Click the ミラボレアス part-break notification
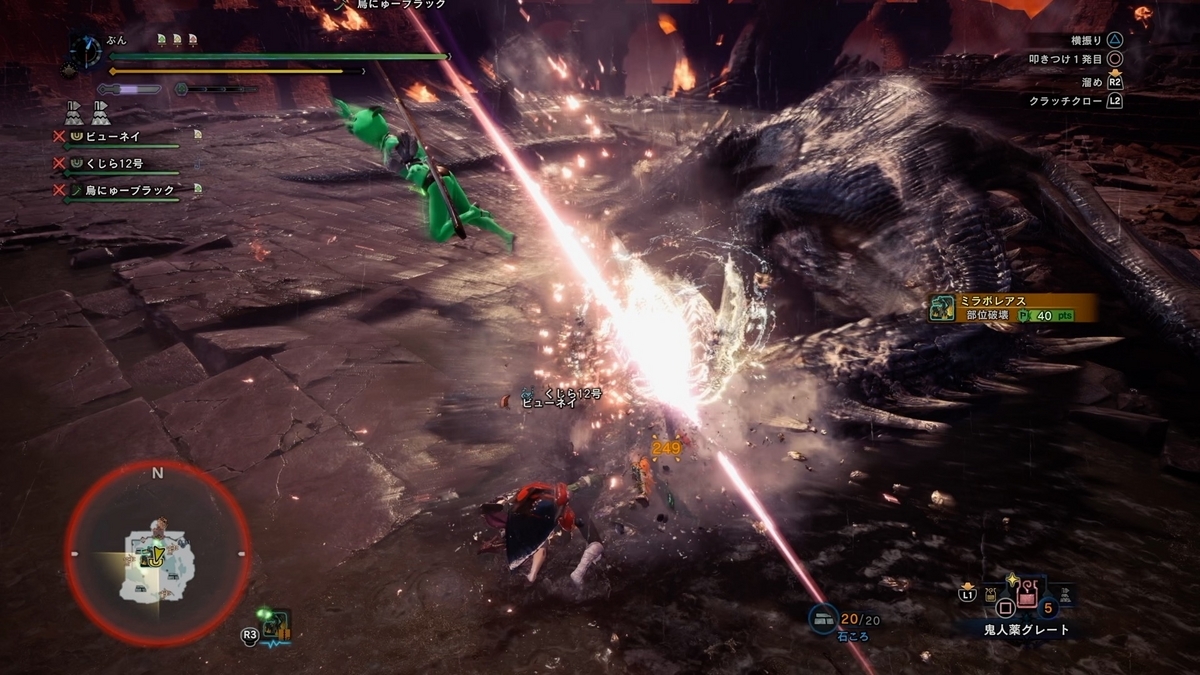The width and height of the screenshot is (1200, 675). click(x=1011, y=307)
